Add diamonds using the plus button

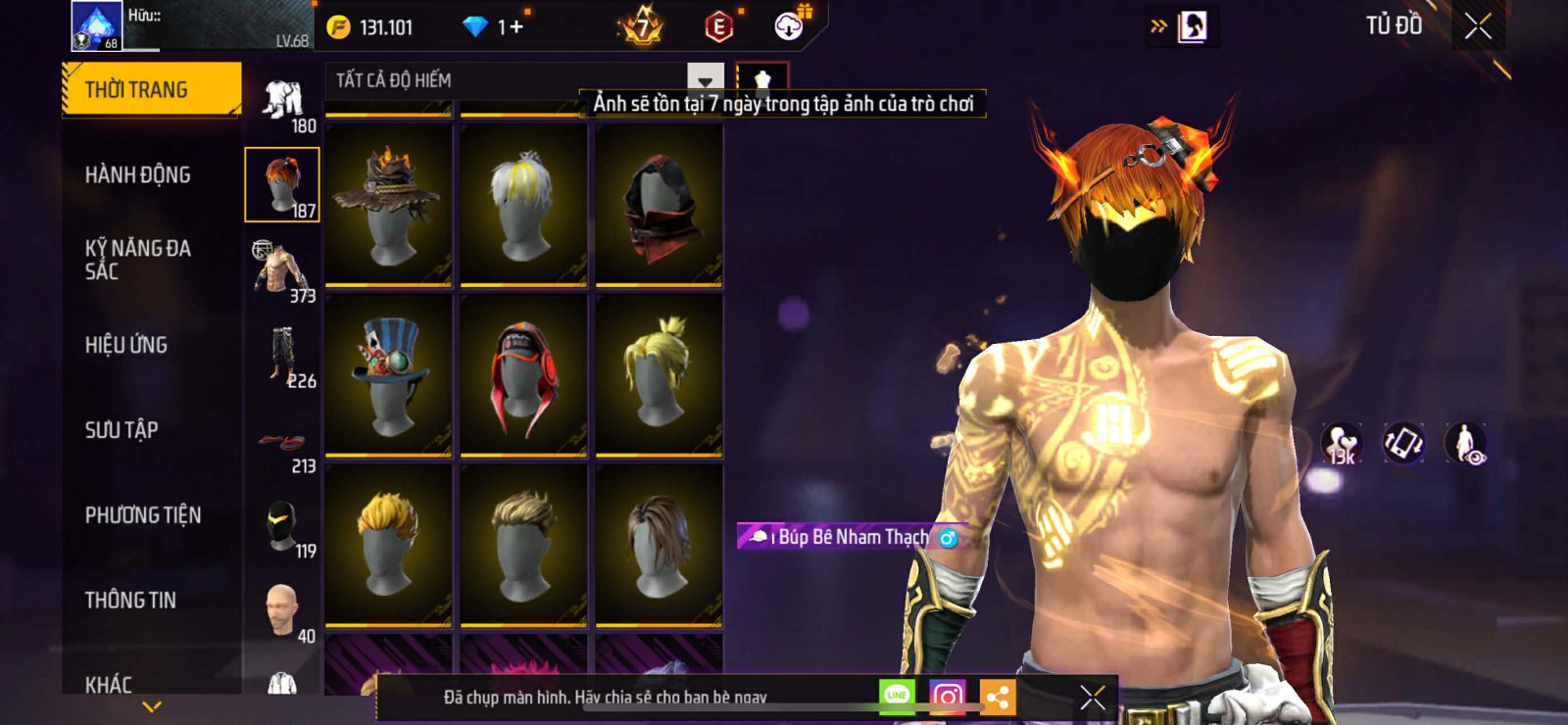[515, 27]
